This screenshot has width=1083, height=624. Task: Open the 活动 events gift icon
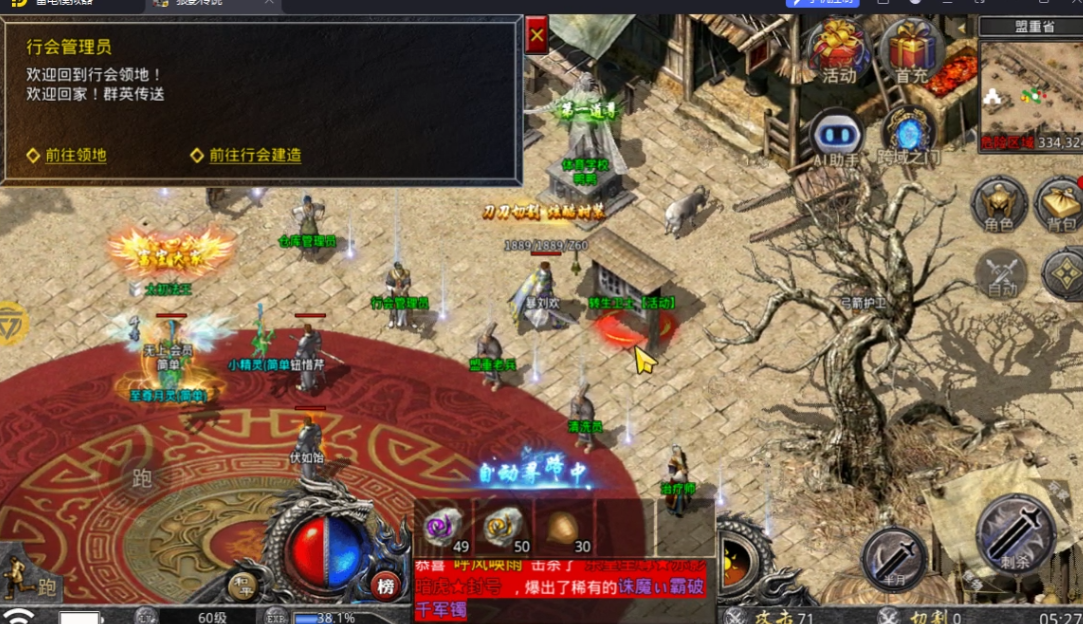pos(838,50)
